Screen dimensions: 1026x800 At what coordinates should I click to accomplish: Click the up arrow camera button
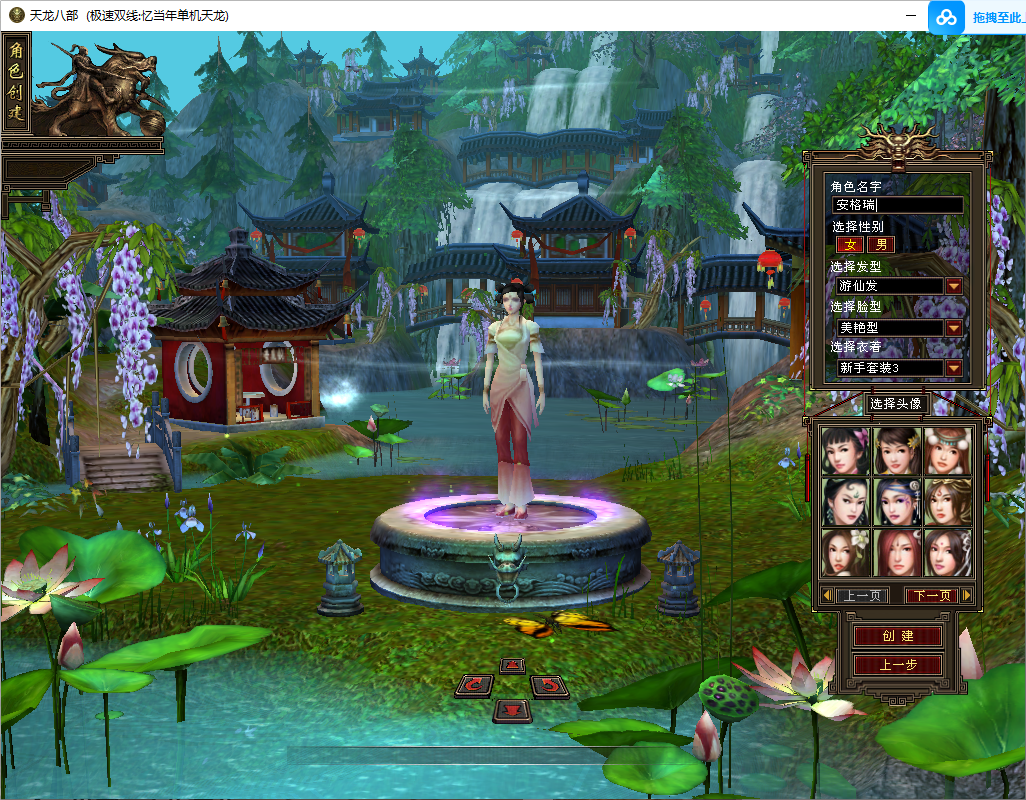[512, 665]
